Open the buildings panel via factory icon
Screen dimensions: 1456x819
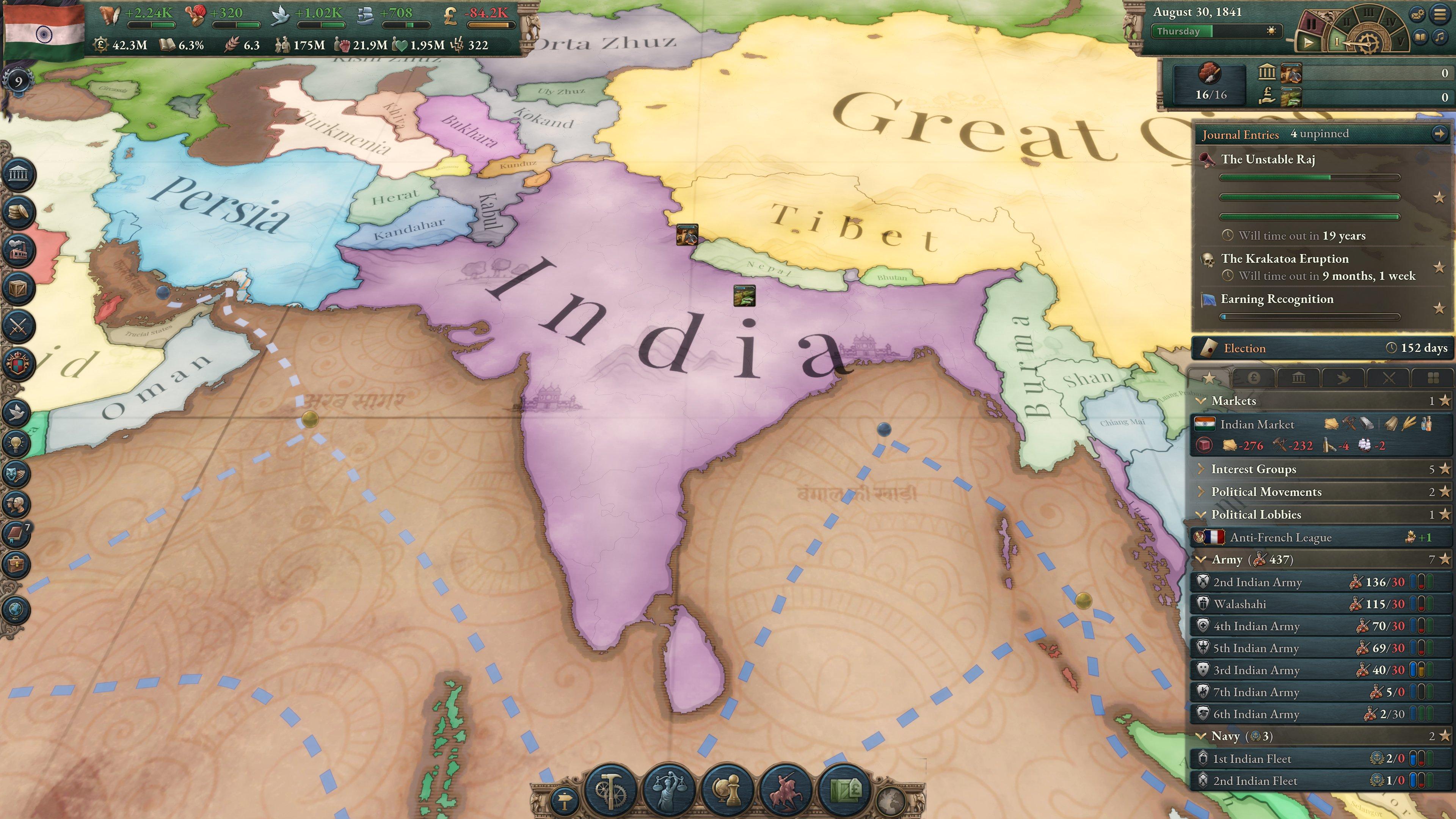[19, 249]
